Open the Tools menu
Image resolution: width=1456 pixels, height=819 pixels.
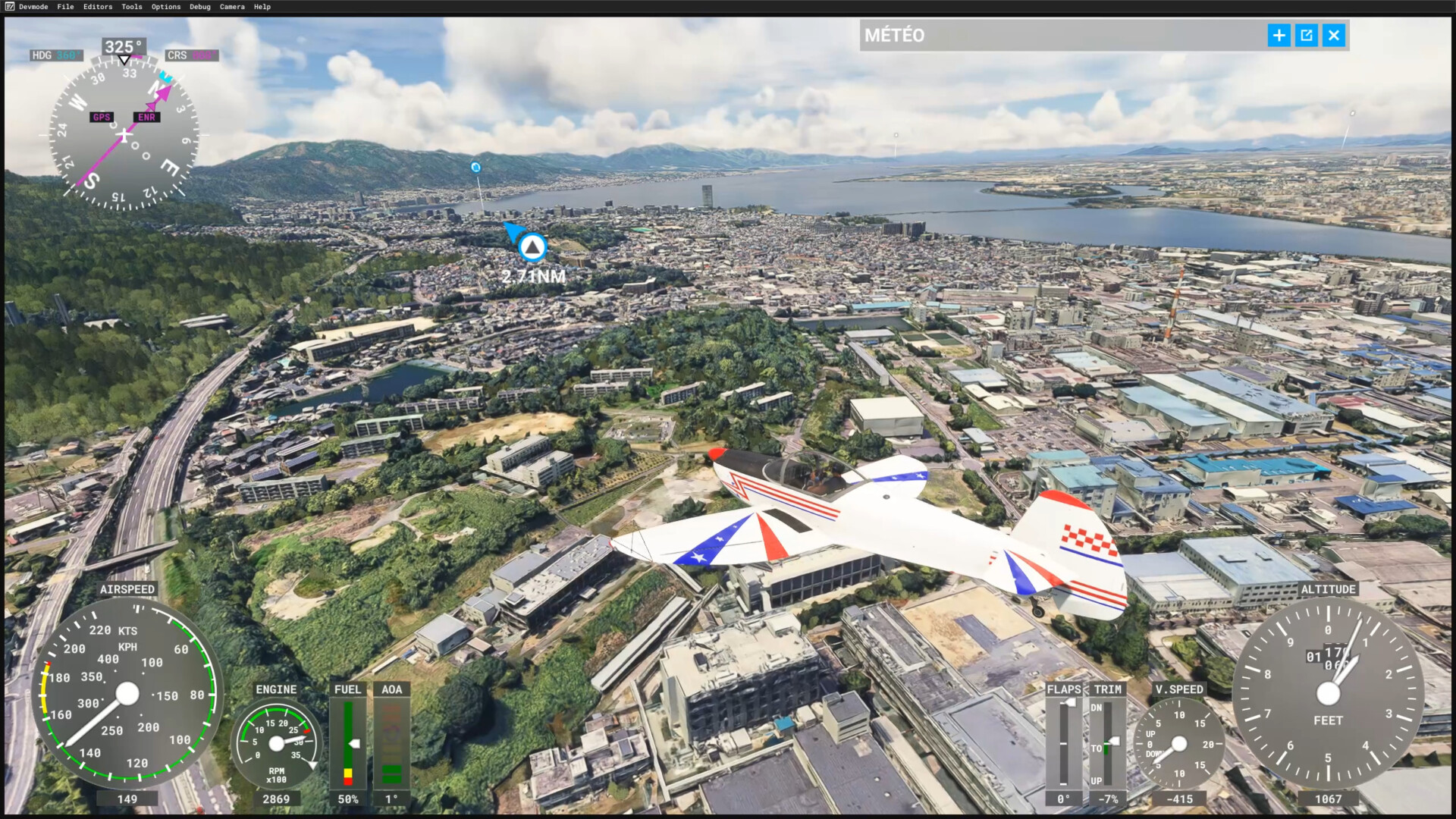132,7
